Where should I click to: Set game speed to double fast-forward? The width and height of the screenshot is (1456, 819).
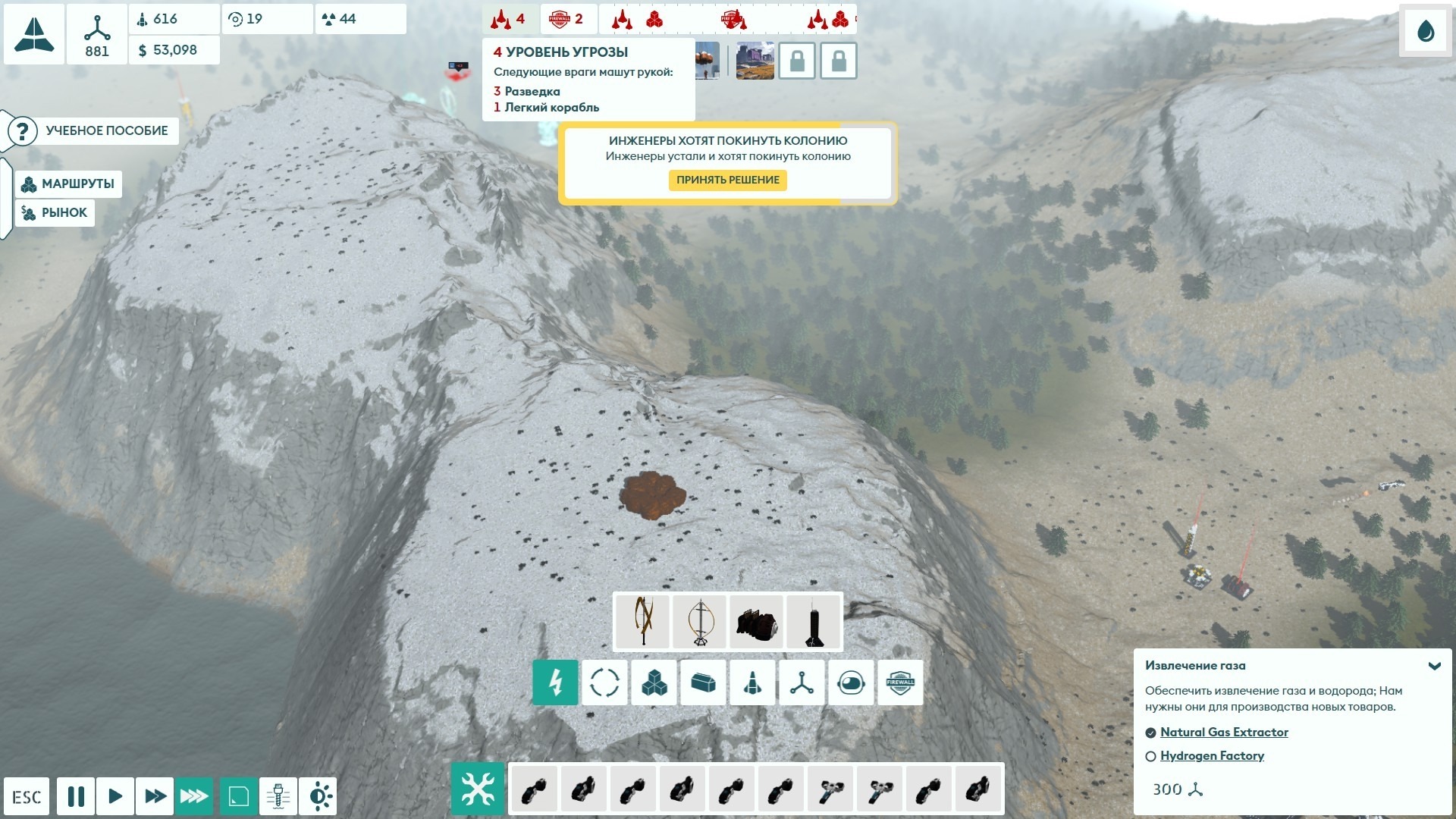coord(155,796)
